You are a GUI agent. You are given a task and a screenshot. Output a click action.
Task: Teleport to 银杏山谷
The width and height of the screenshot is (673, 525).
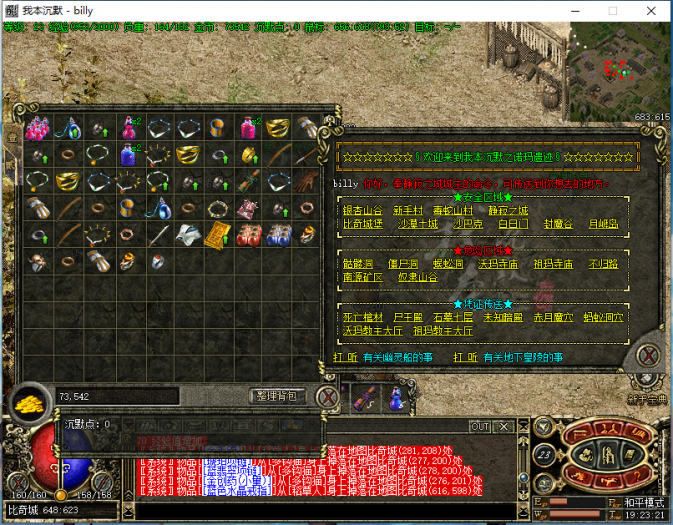point(363,211)
